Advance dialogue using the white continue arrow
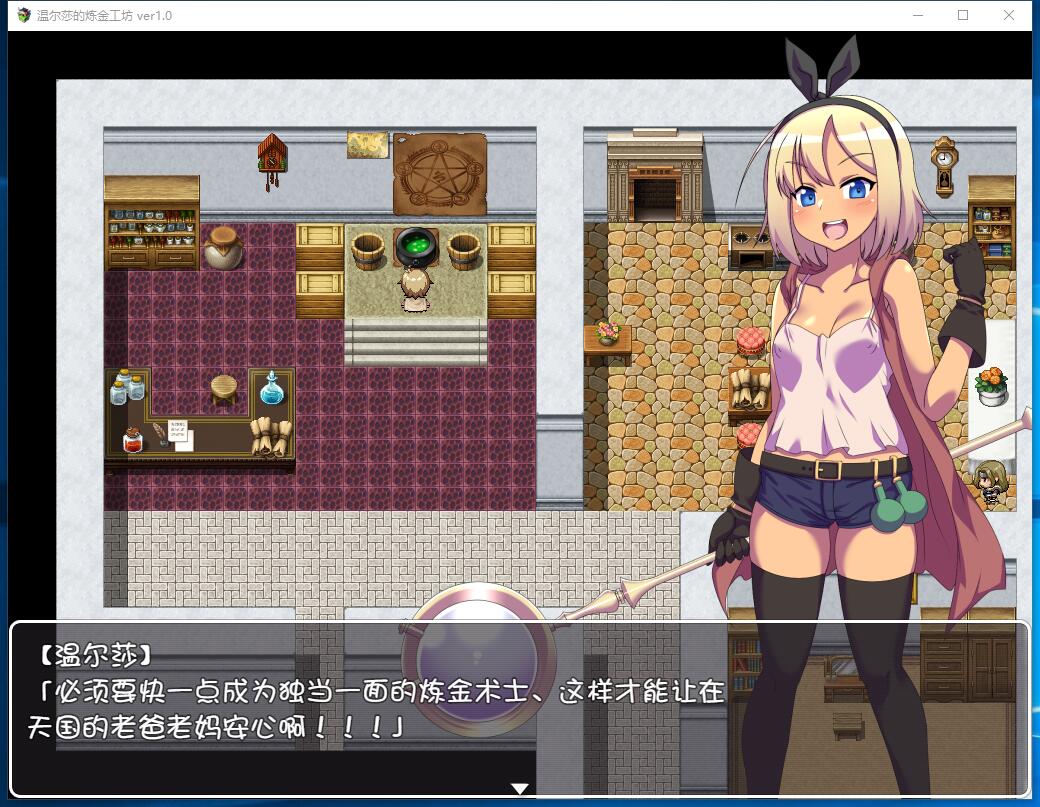The height and width of the screenshot is (807, 1040). (519, 788)
